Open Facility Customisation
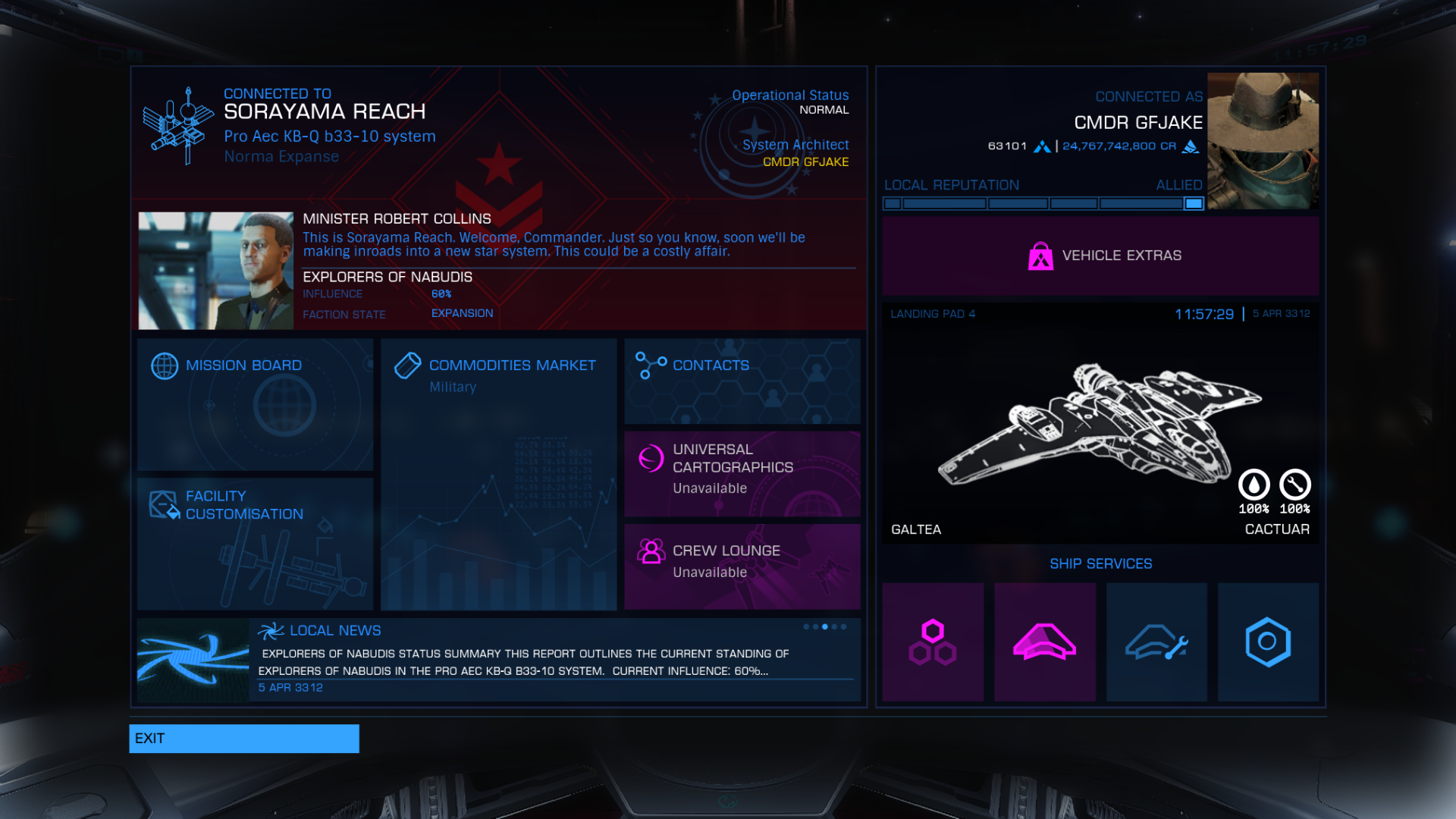 coord(255,543)
